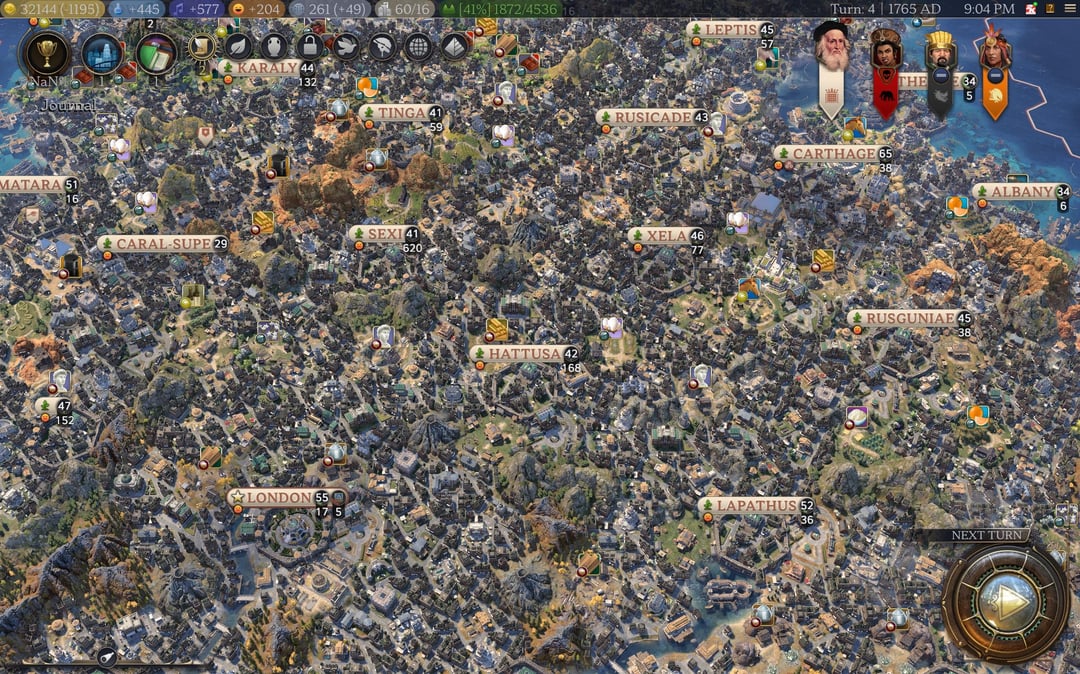Select the leader portrait with orange banner
Viewport: 1080px width, 674px height.
pos(994,50)
